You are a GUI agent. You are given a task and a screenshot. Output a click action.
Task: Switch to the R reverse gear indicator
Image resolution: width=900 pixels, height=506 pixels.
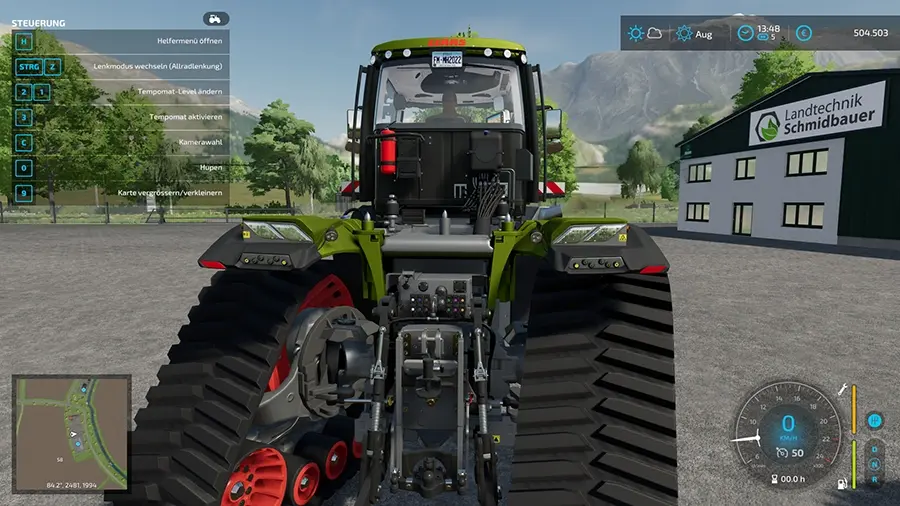point(874,479)
